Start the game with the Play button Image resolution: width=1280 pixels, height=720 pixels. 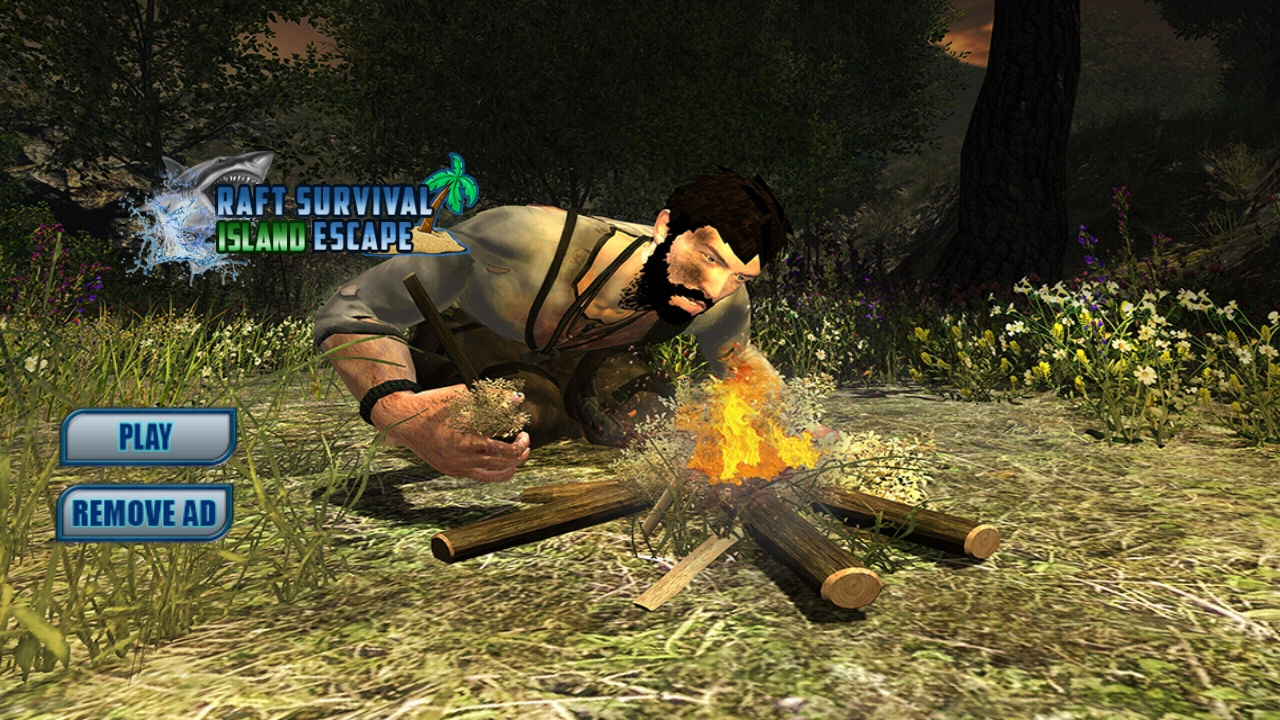click(147, 437)
